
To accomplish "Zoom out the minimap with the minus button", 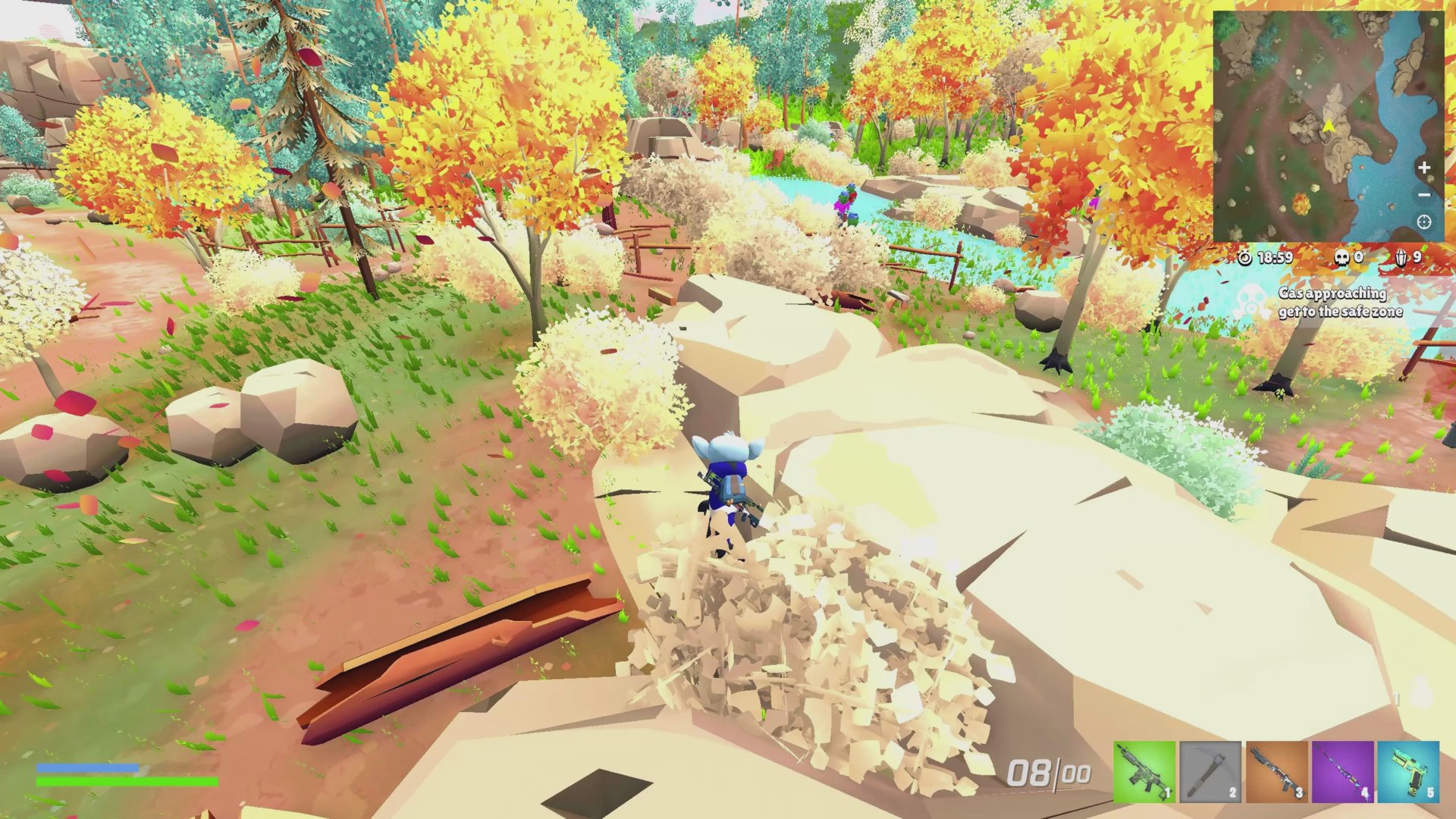I will pyautogui.click(x=1424, y=195).
